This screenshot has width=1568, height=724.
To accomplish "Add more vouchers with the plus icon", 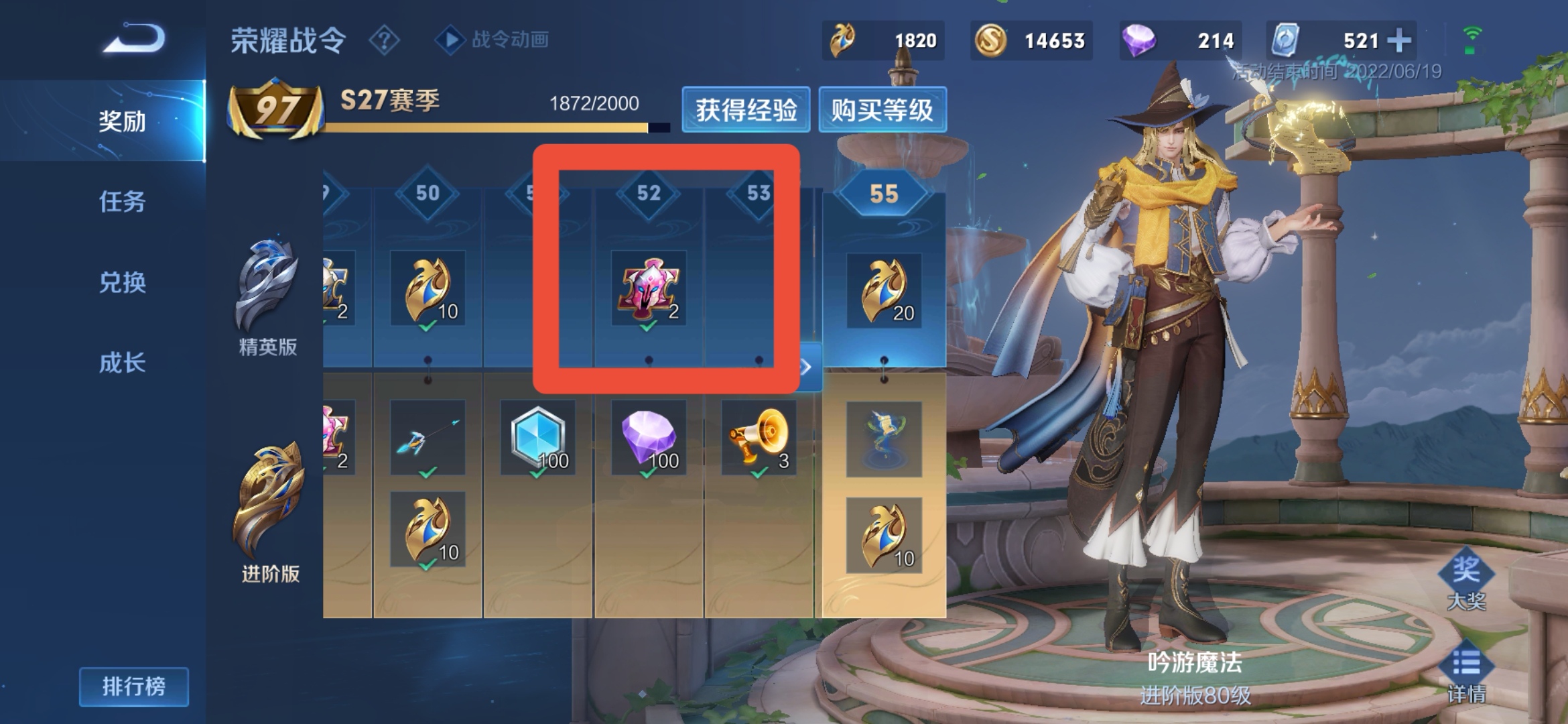I will click(1398, 41).
